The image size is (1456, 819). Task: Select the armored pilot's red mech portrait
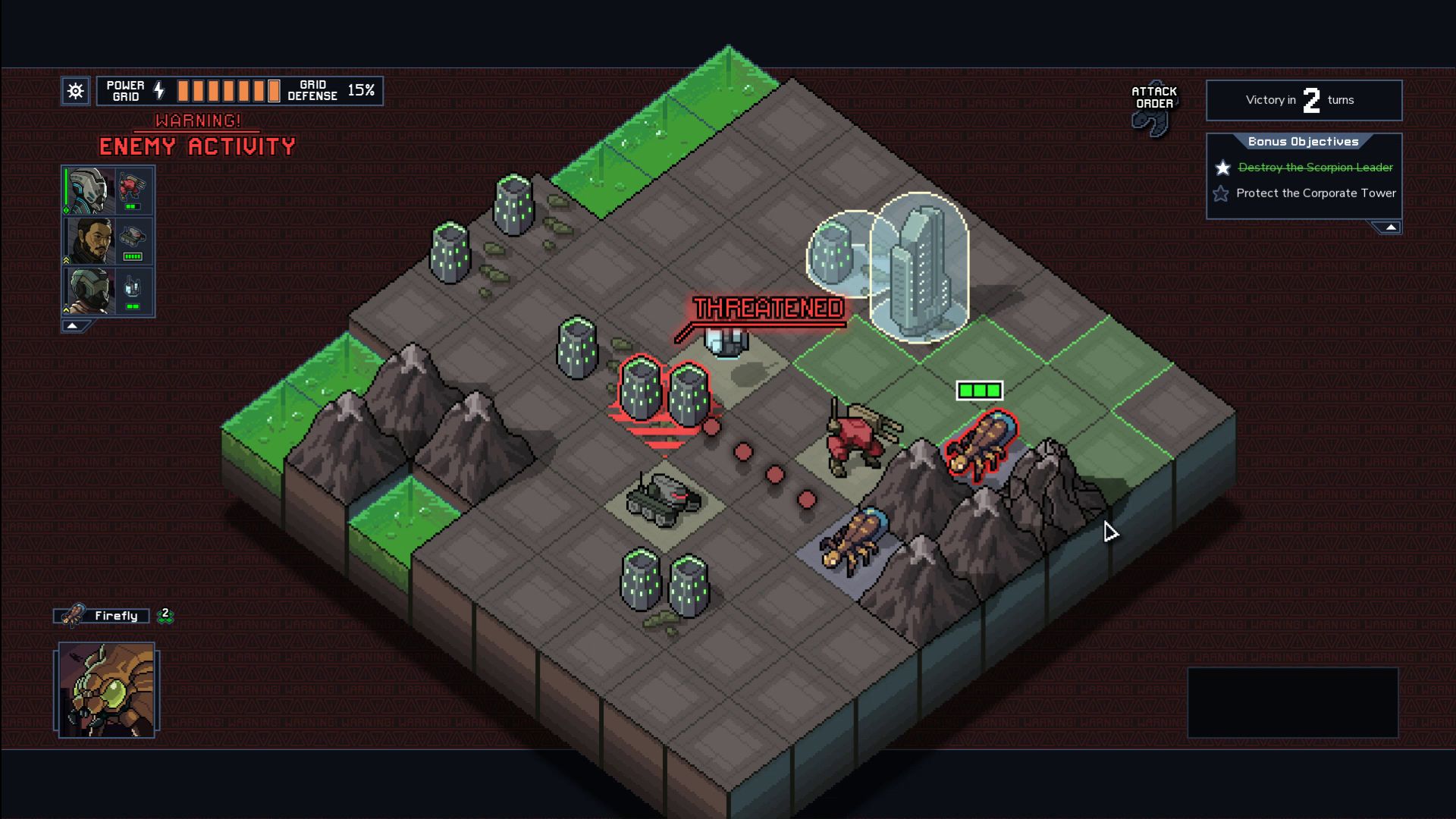pos(108,190)
